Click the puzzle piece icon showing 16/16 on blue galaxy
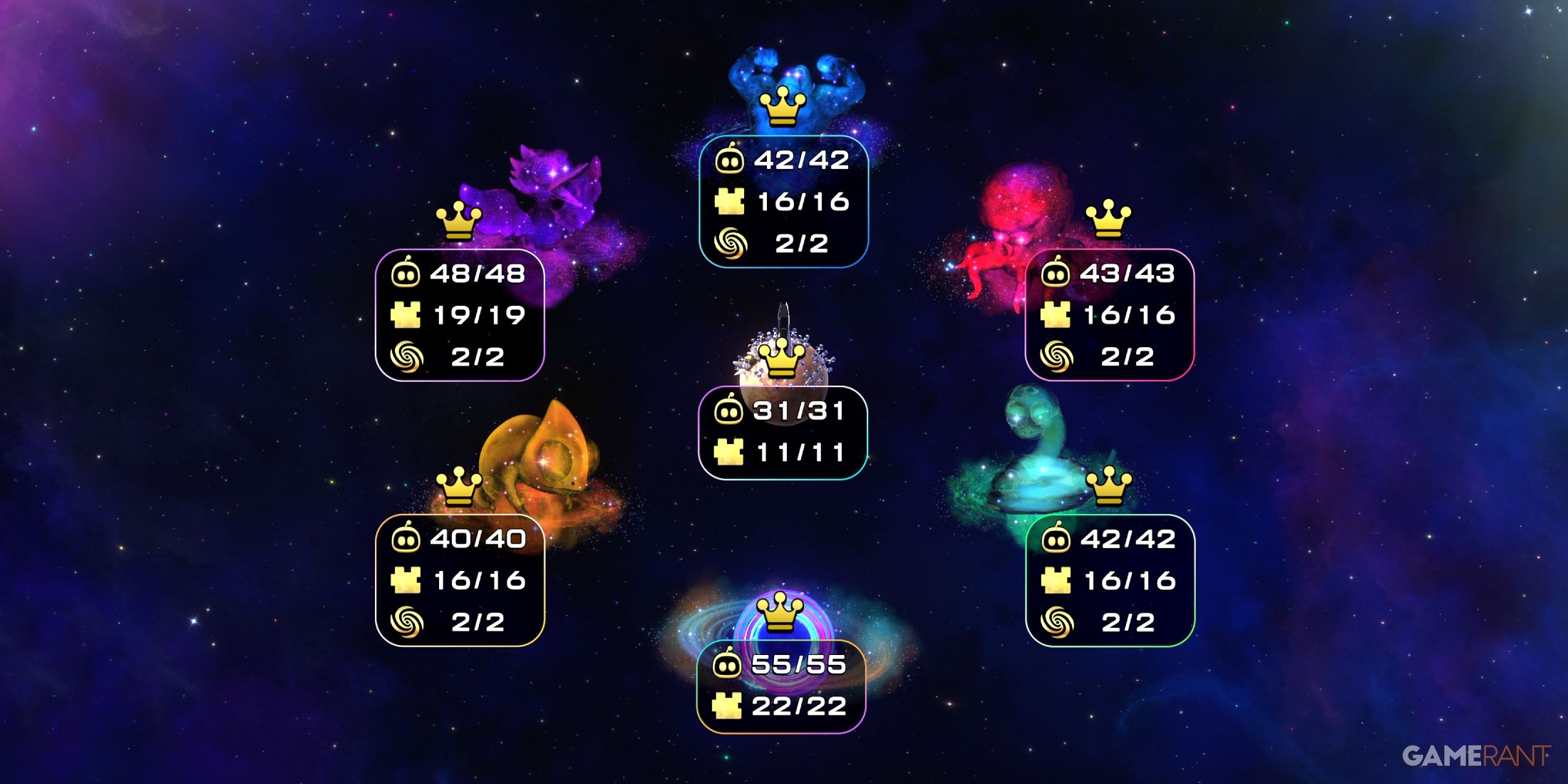Image resolution: width=1568 pixels, height=784 pixels. coord(729,201)
